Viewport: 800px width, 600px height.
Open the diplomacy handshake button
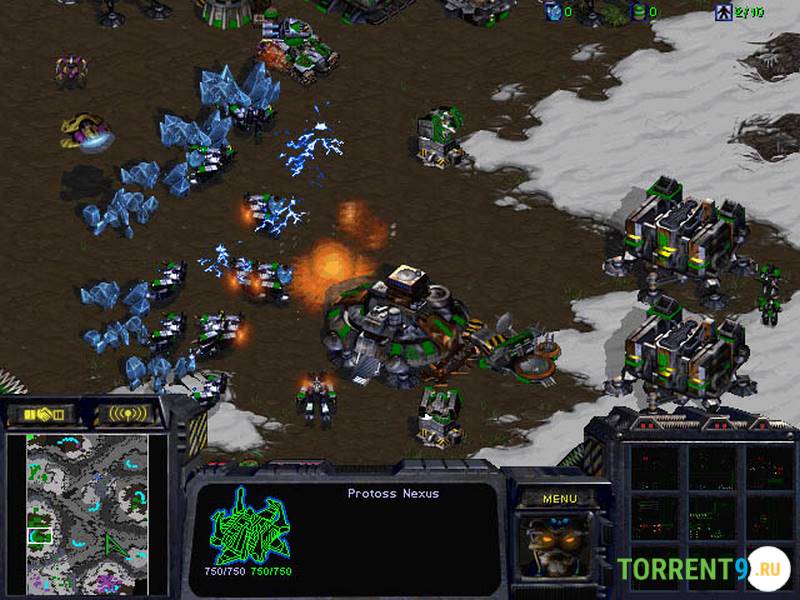[x=44, y=413]
